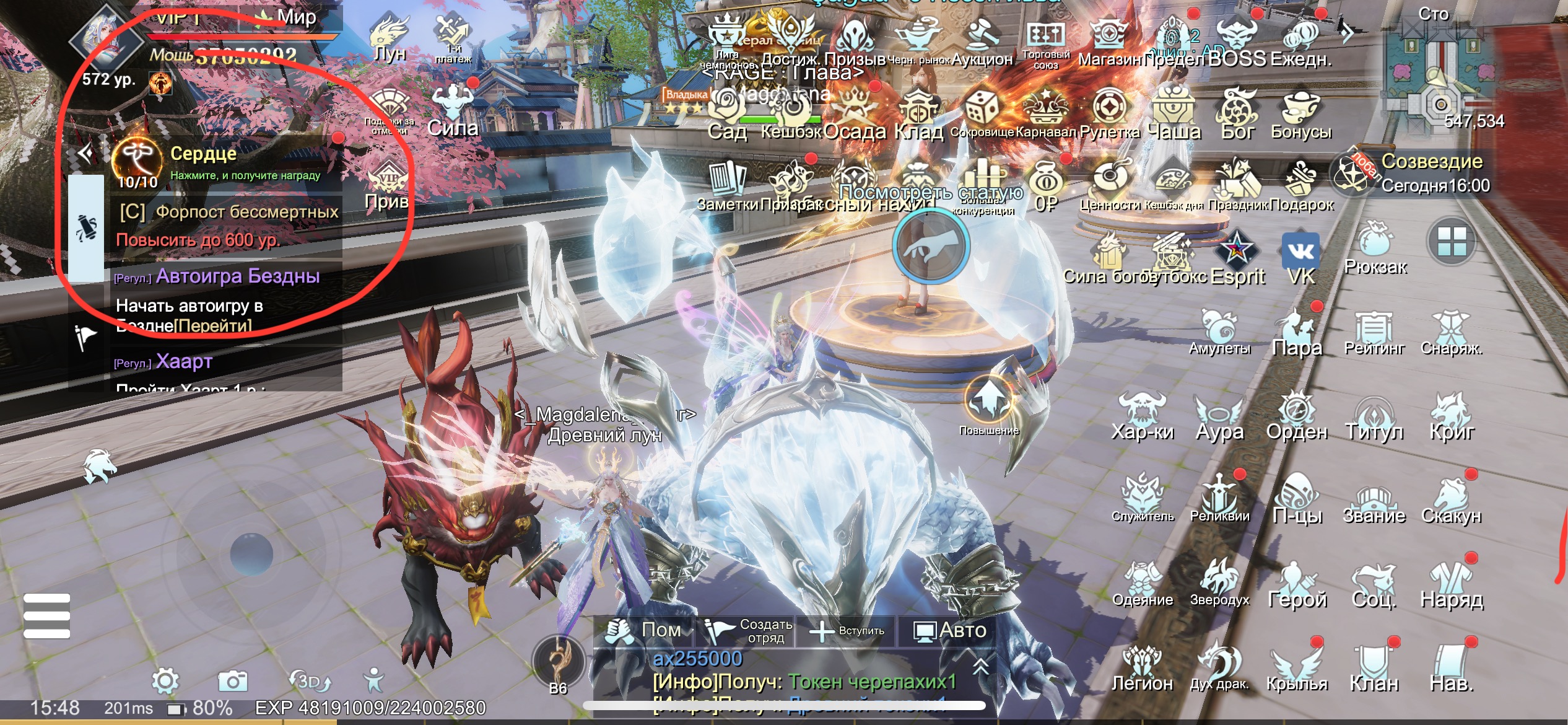Tap the VK social icon
Viewport: 1568px width, 725px height.
1300,257
